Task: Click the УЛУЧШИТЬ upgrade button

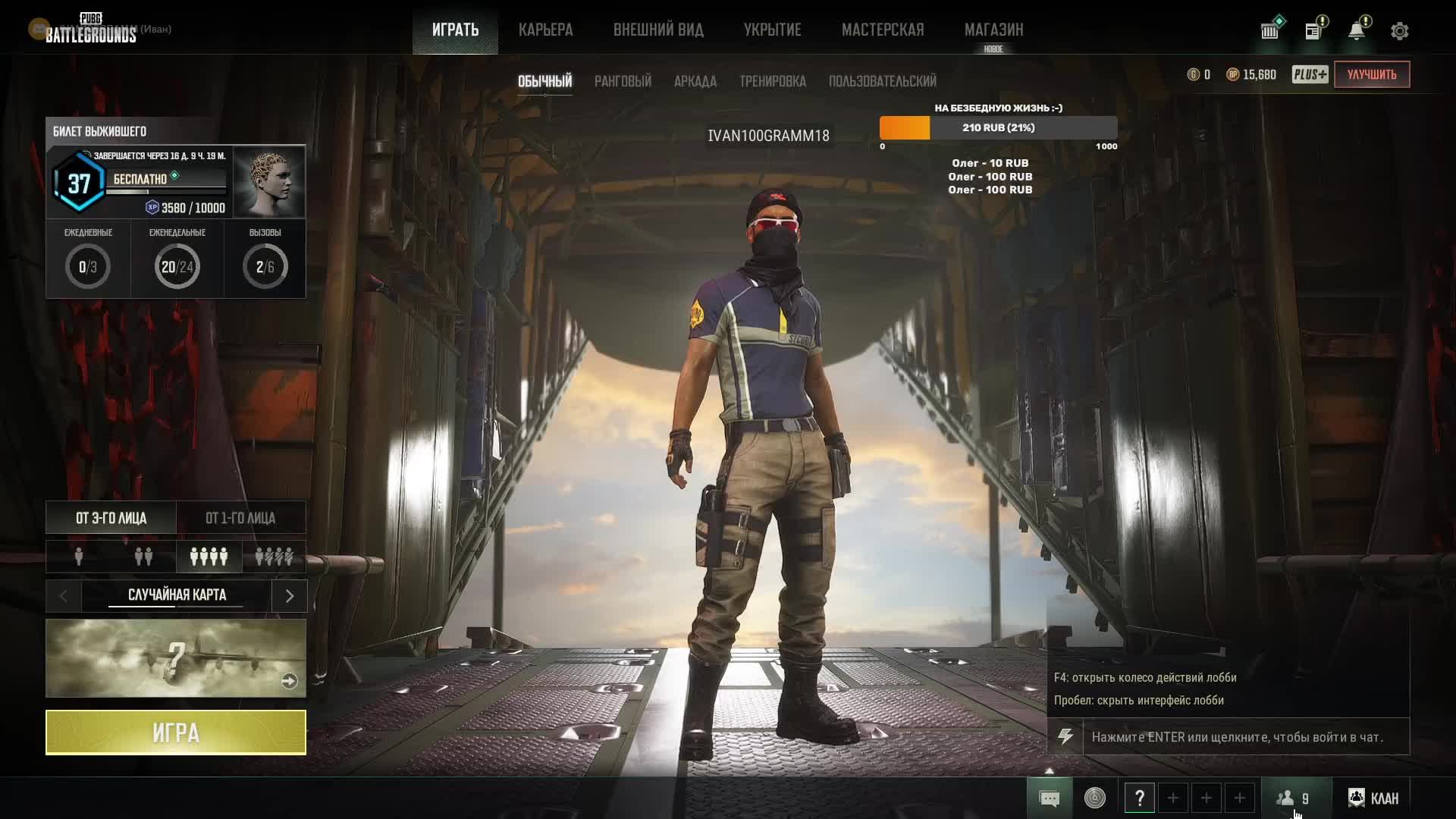Action: [1372, 74]
